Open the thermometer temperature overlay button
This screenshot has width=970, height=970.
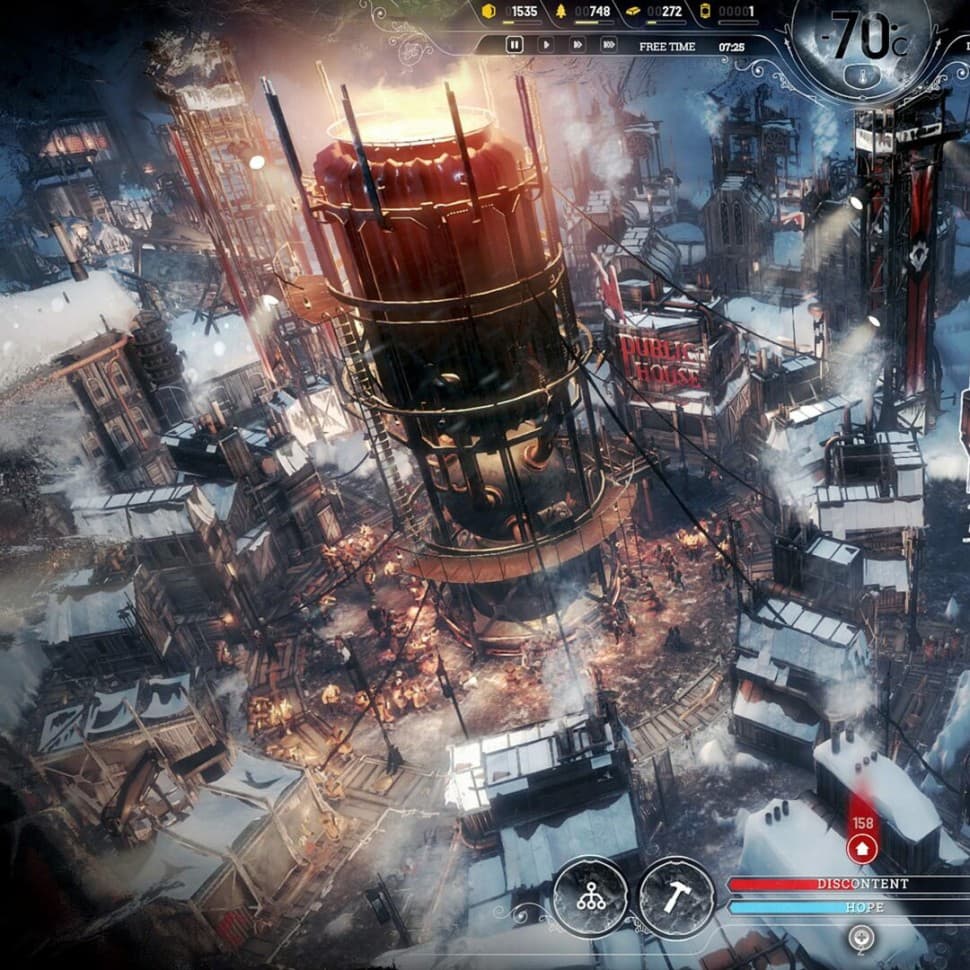pos(862,74)
